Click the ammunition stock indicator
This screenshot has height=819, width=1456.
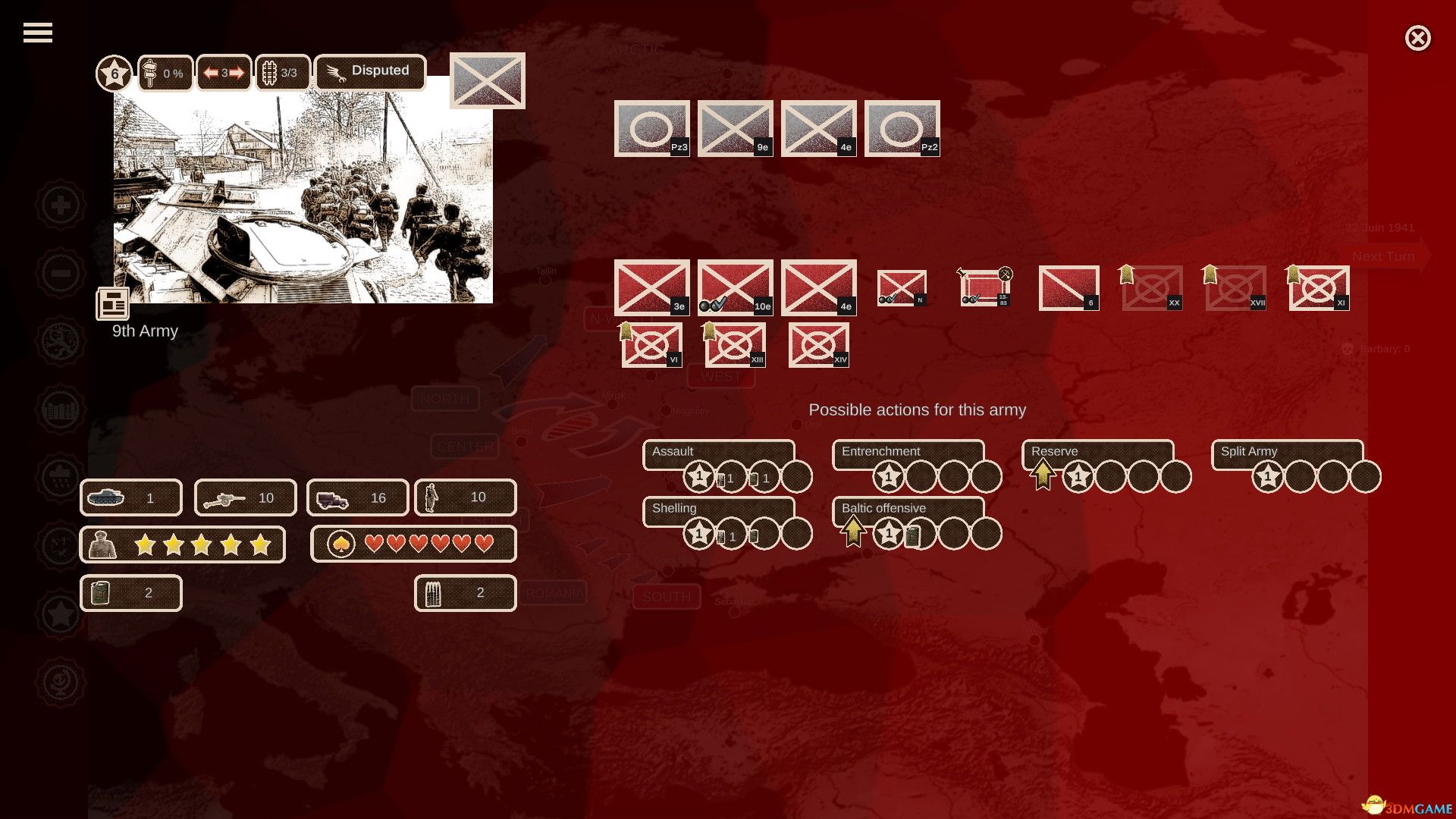(434, 593)
